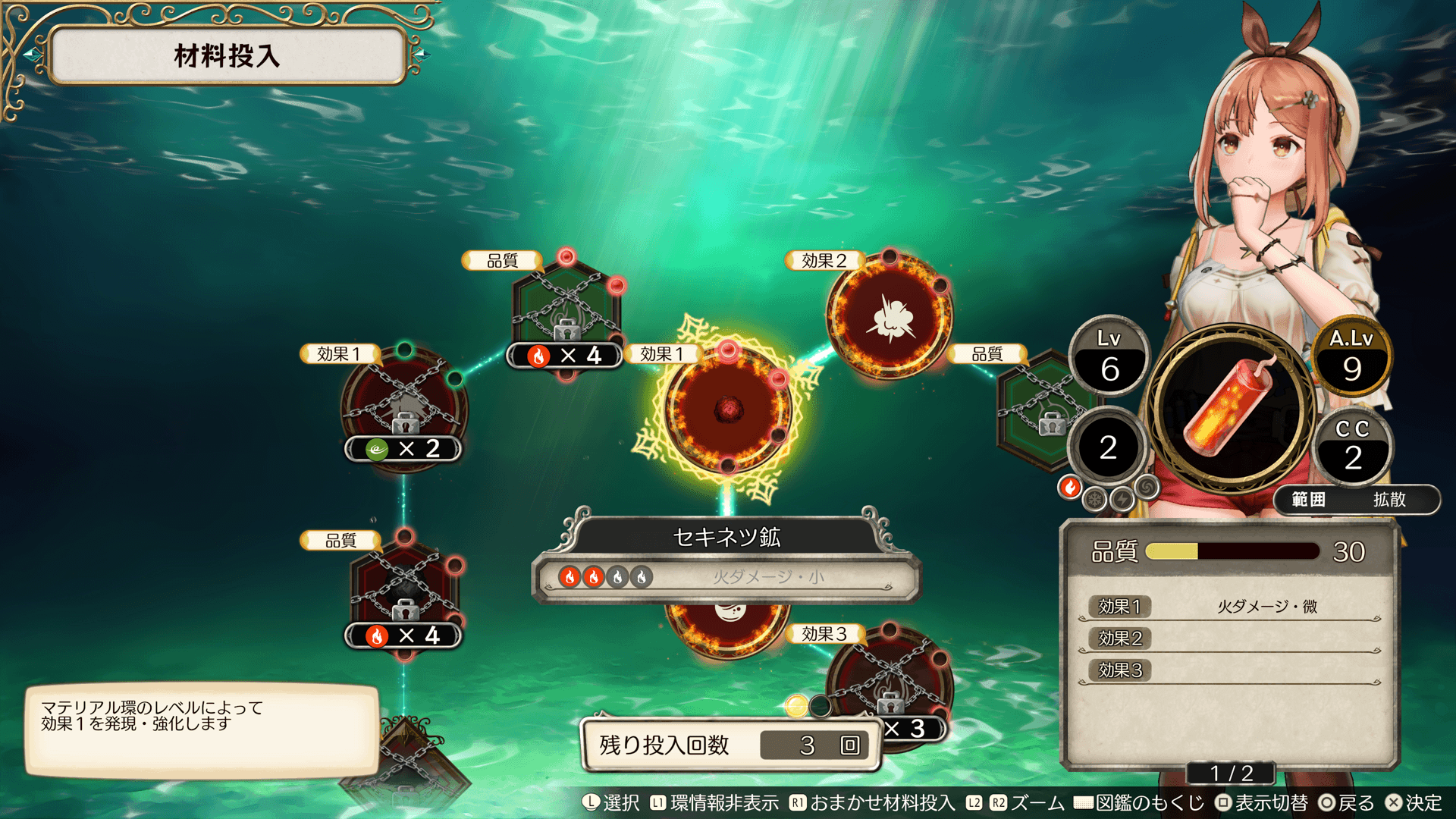Select the glowing Sekinetsu ore material loop

pyautogui.click(x=728, y=409)
